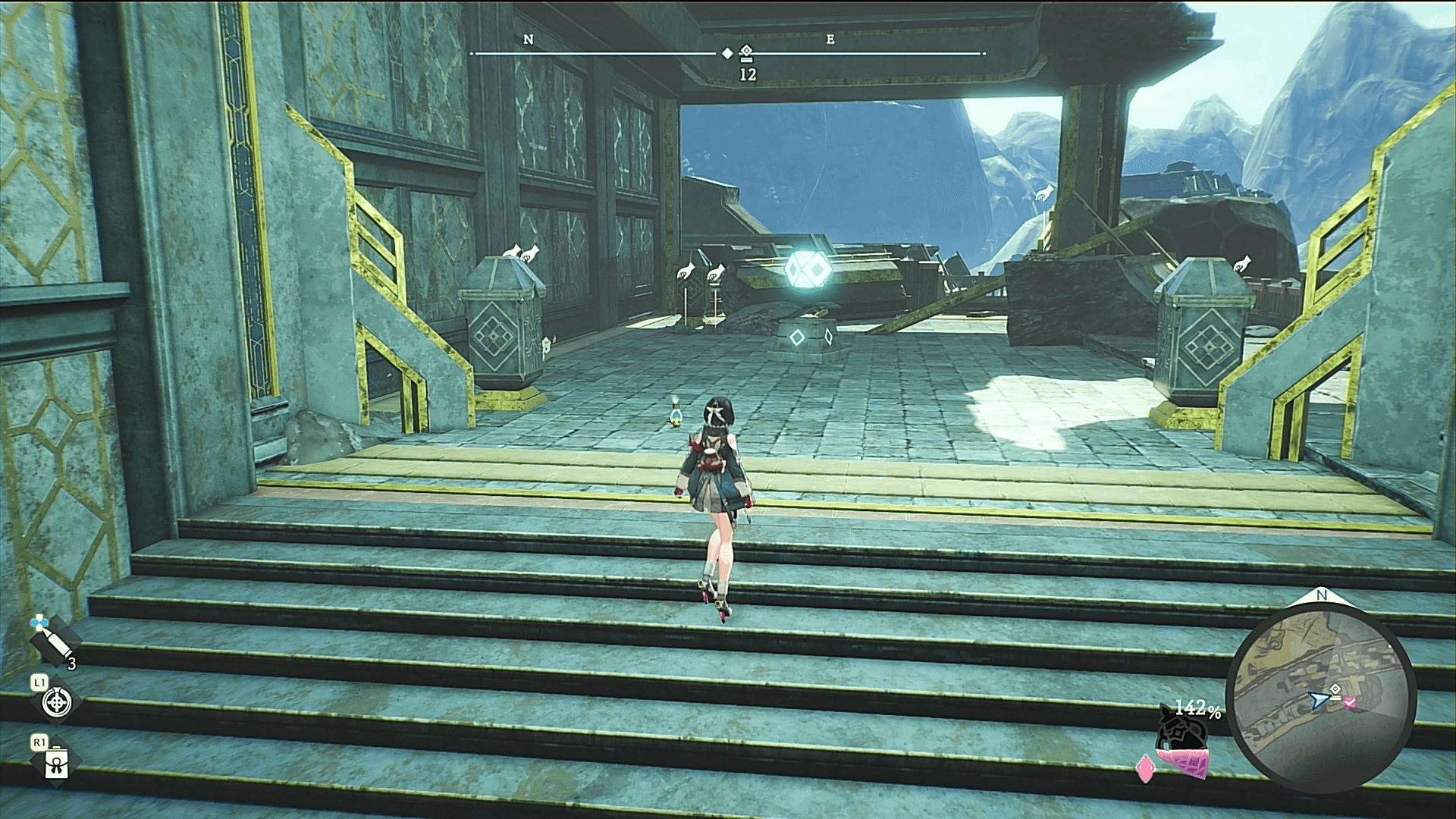Click the pink checkmark marker on minimap
Screen dimensions: 1456x819
(x=1351, y=703)
